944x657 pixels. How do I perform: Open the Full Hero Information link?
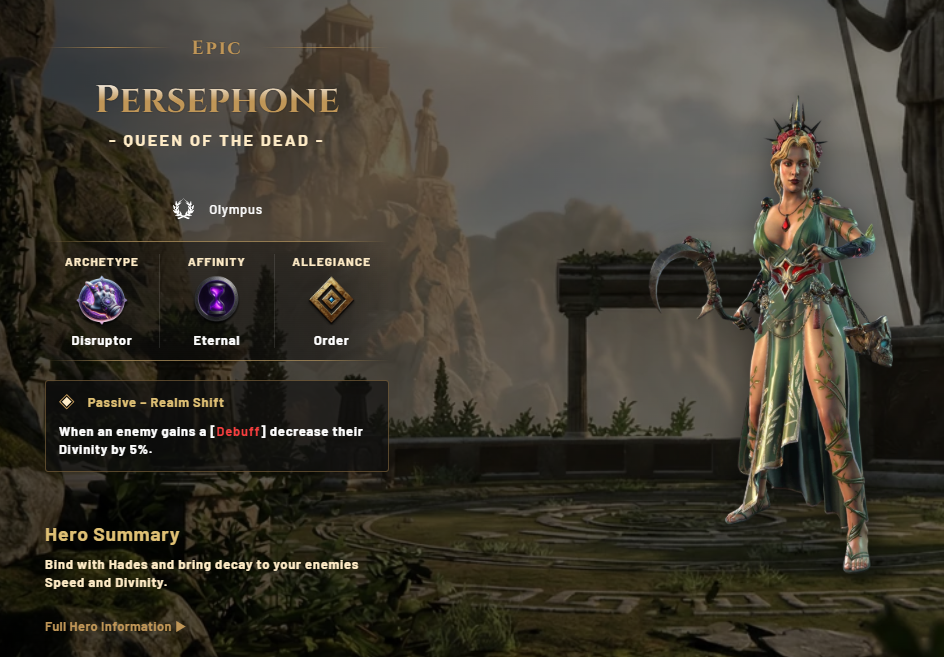[x=115, y=627]
